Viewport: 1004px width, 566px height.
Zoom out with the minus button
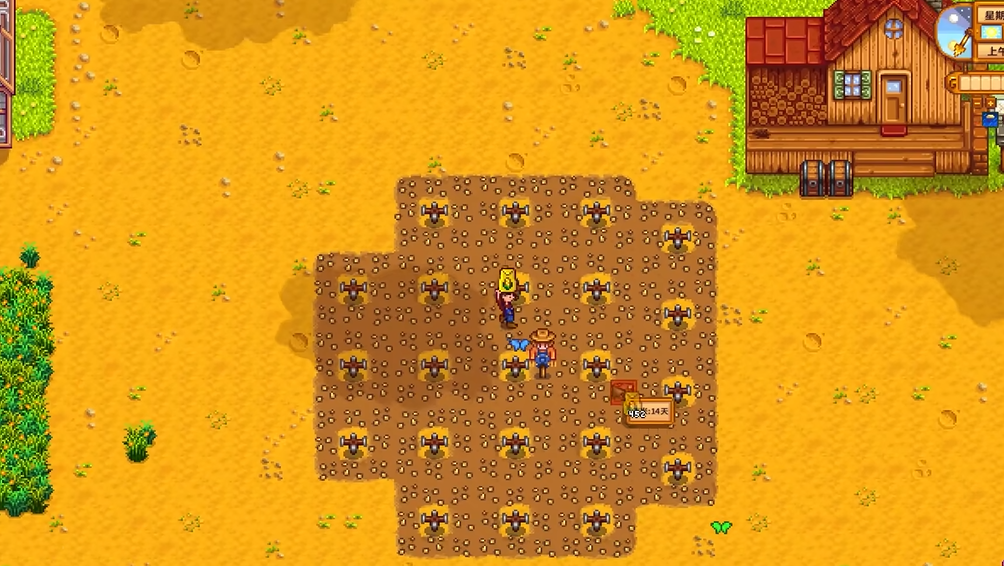coord(977,103)
